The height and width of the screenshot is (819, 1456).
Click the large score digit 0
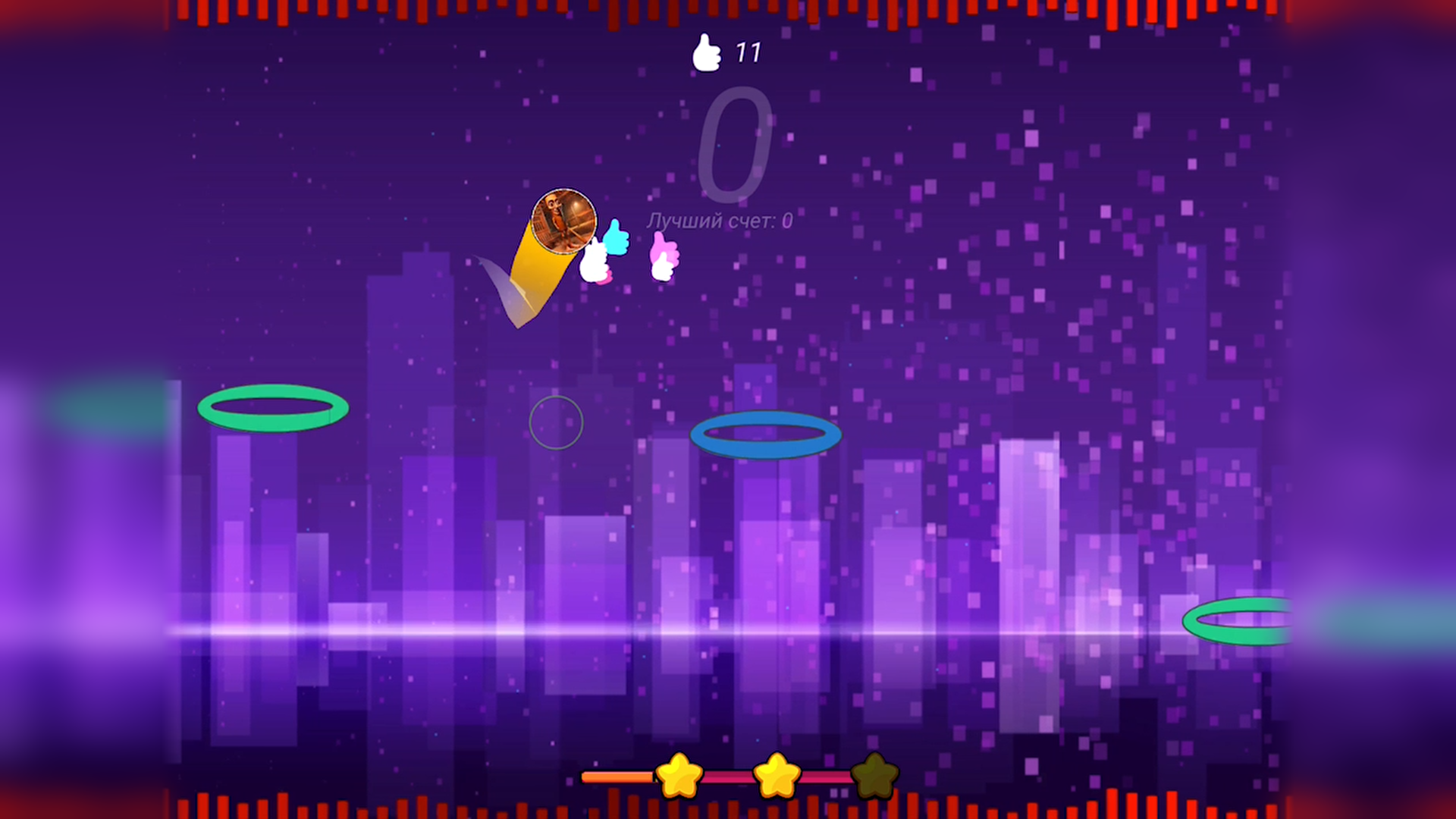737,144
